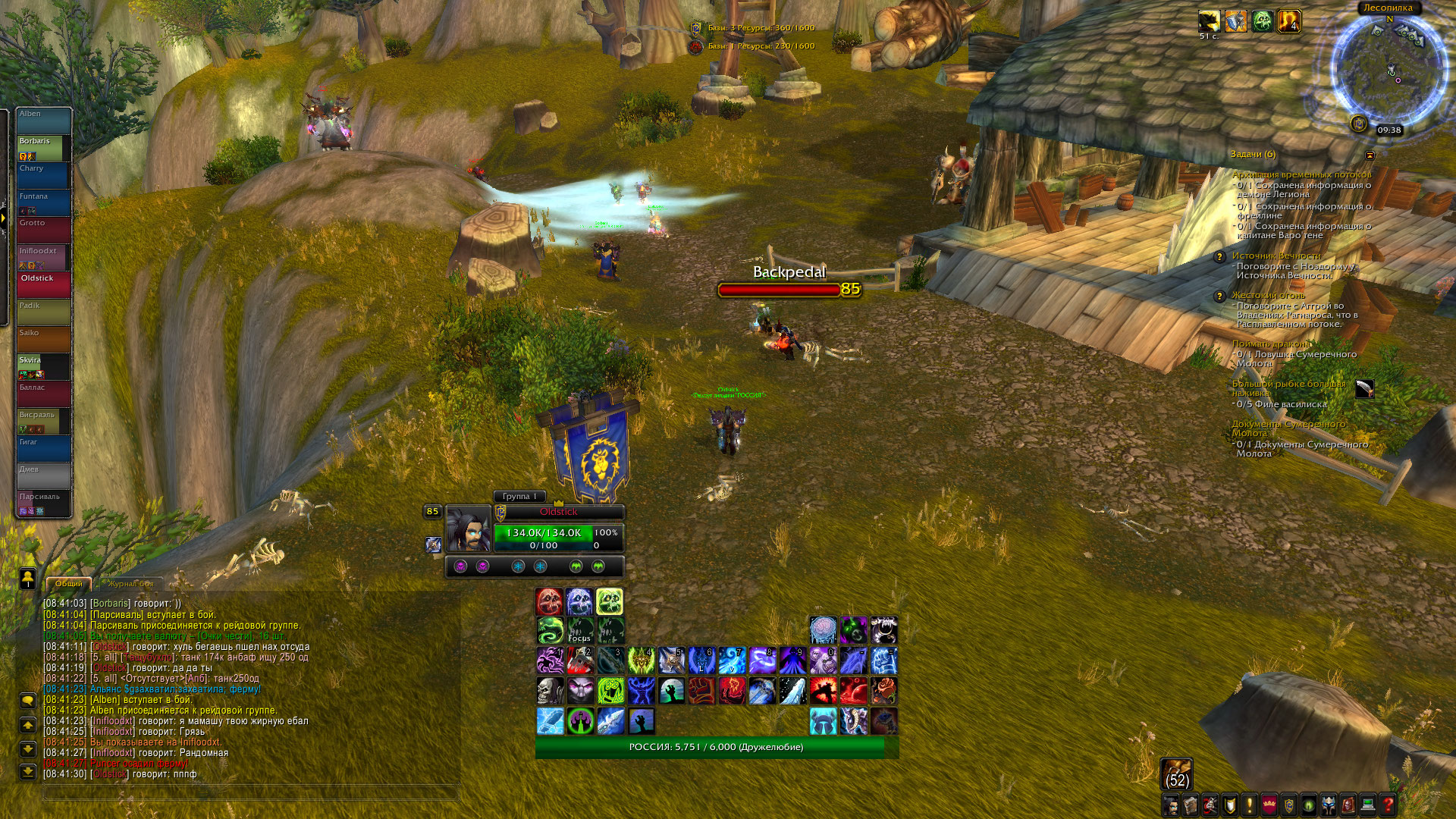Activate the highlighted green skull presence

pyautogui.click(x=609, y=601)
